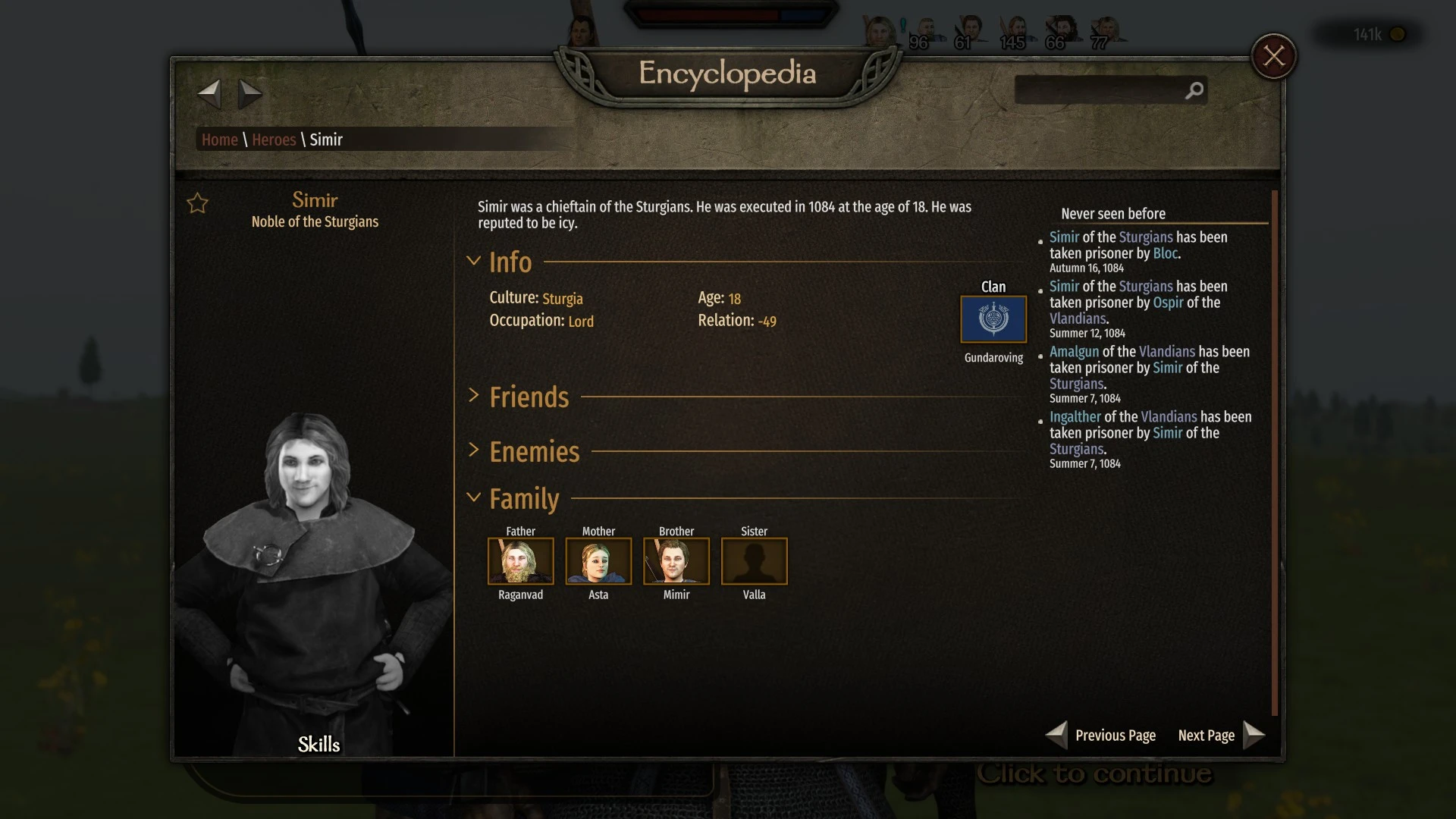Viewport: 1456px width, 819px height.
Task: Toggle the favorite star for Simir
Action: point(197,203)
